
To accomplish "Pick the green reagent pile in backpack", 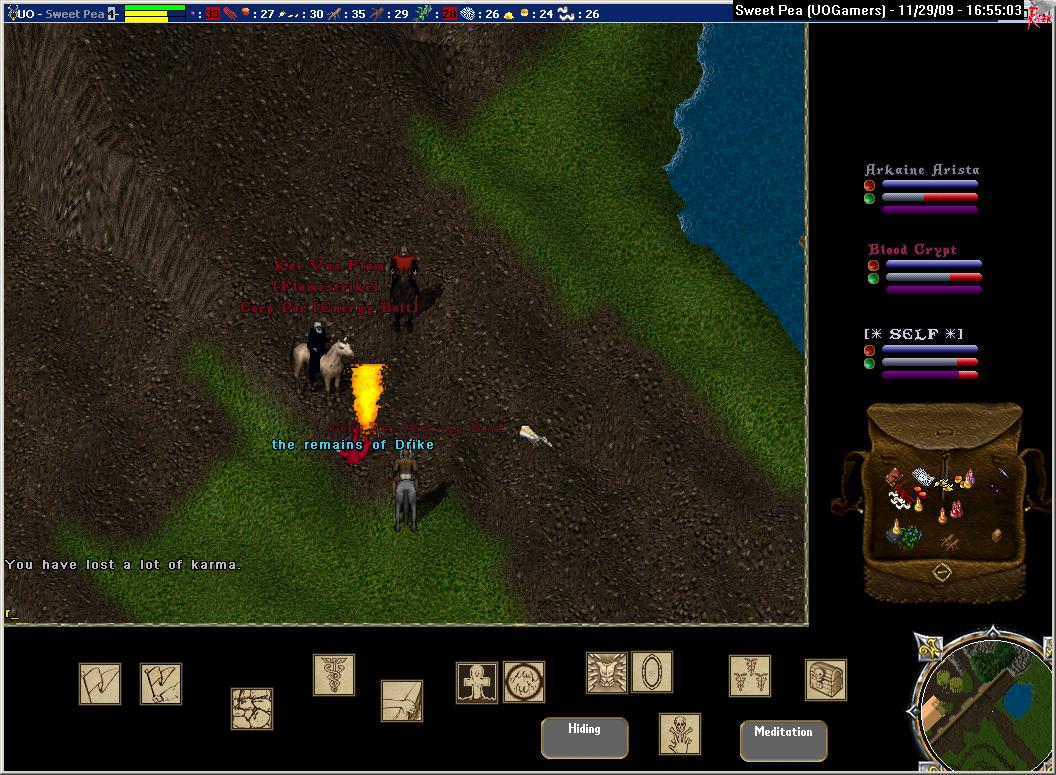I will tap(909, 537).
